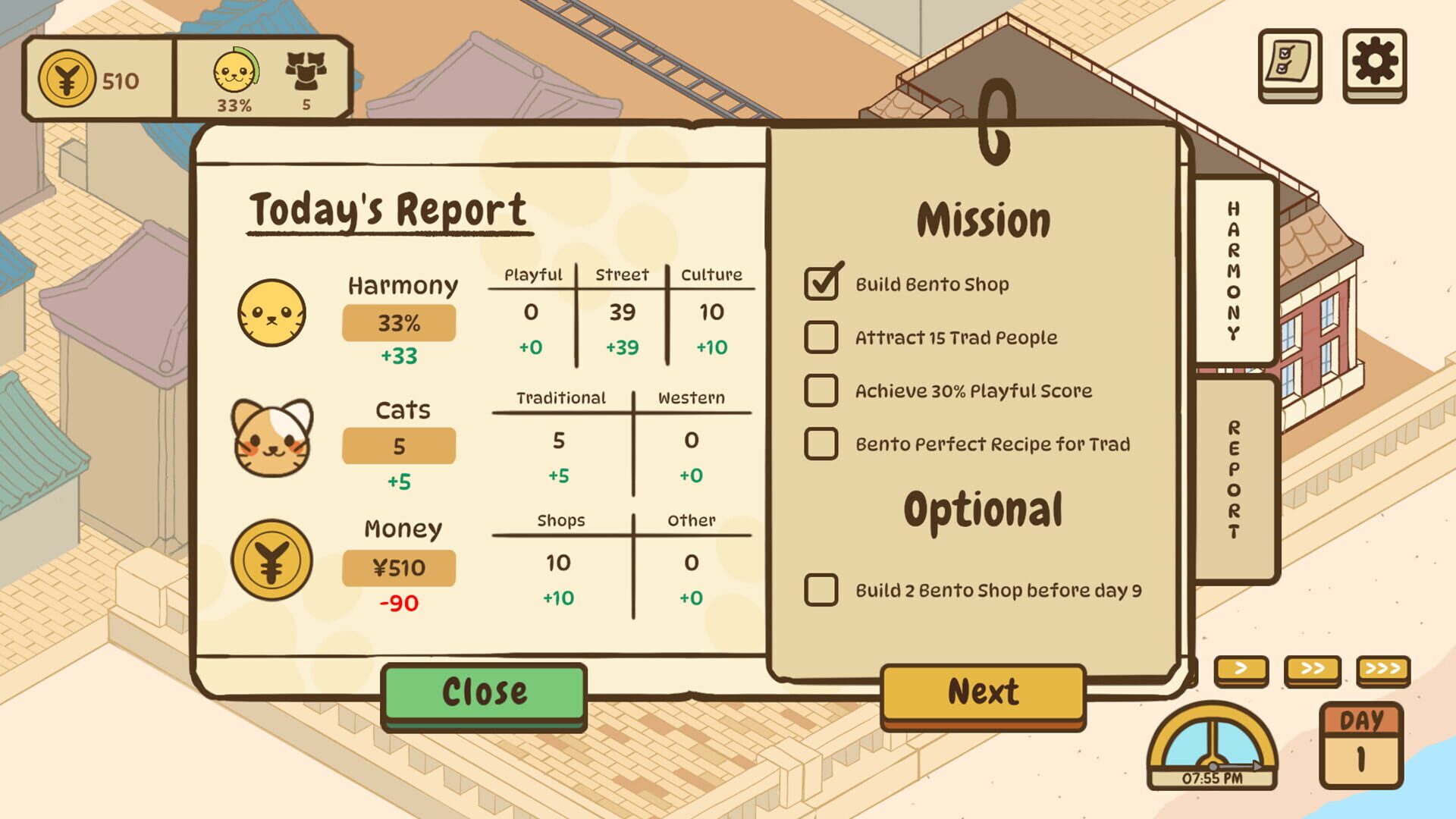Viewport: 1456px width, 819px height.
Task: Click the yen coin icon next to Money
Action: (x=274, y=563)
